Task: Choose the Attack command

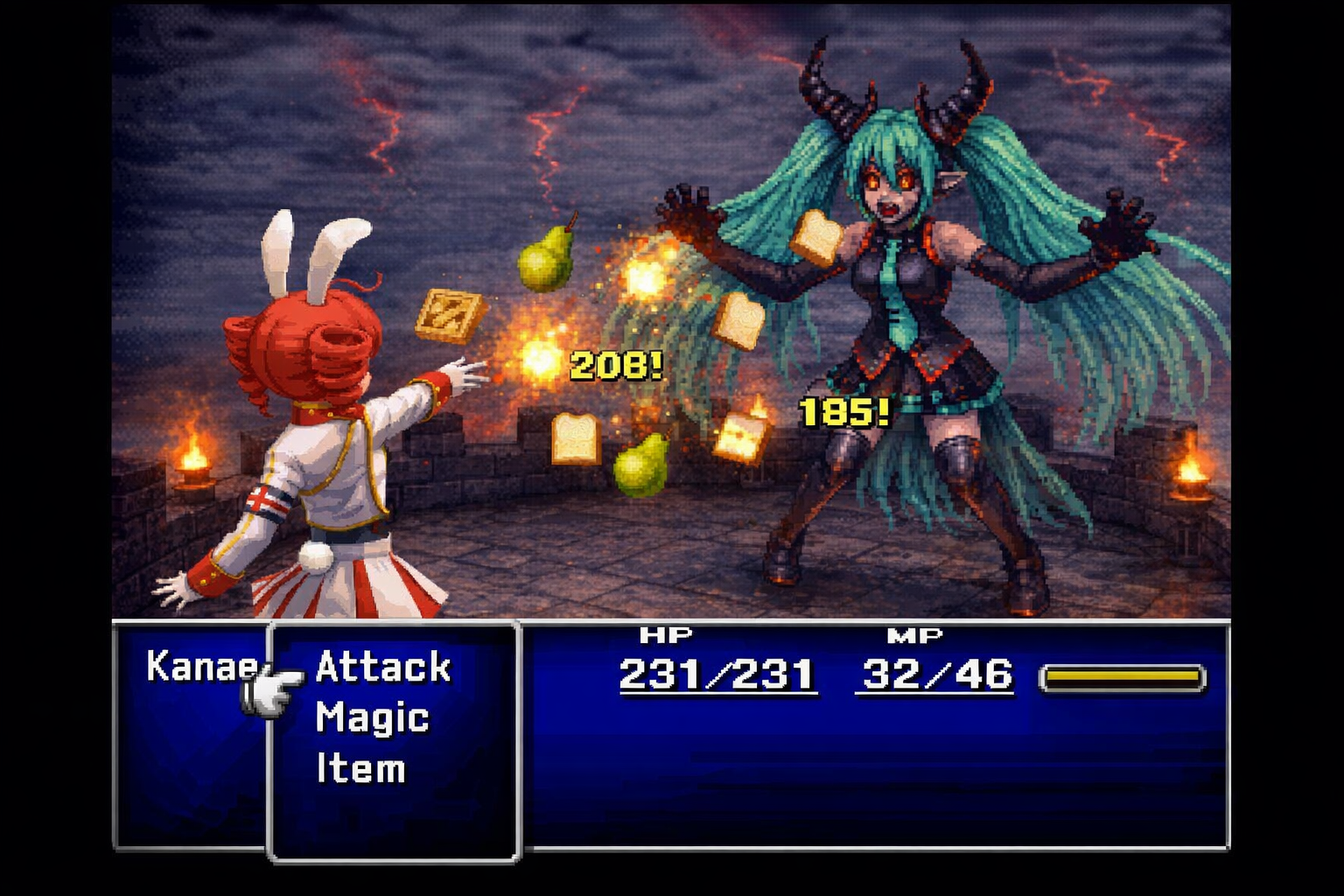Action: tap(382, 668)
